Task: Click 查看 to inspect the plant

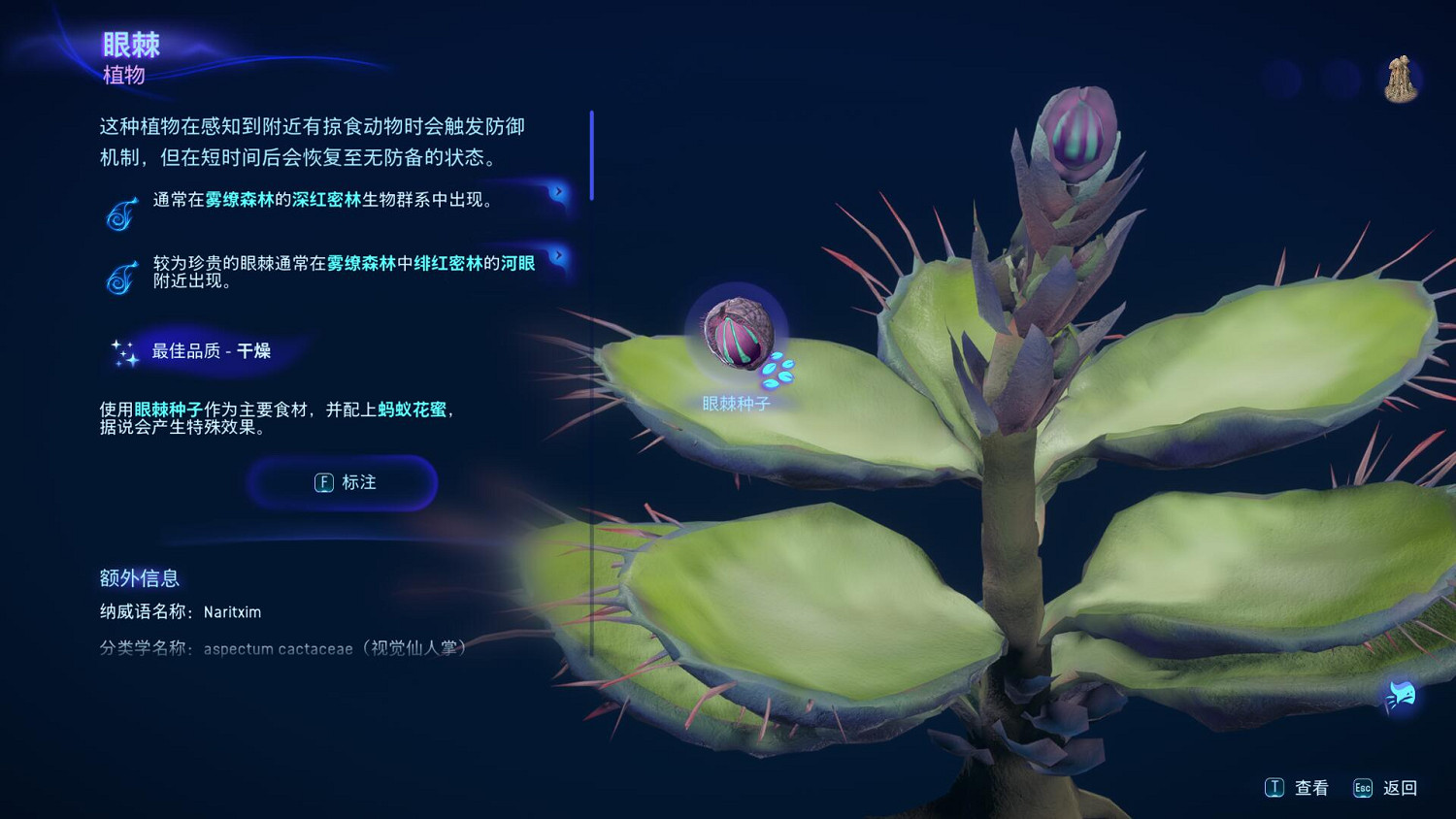Action: coord(1310,787)
